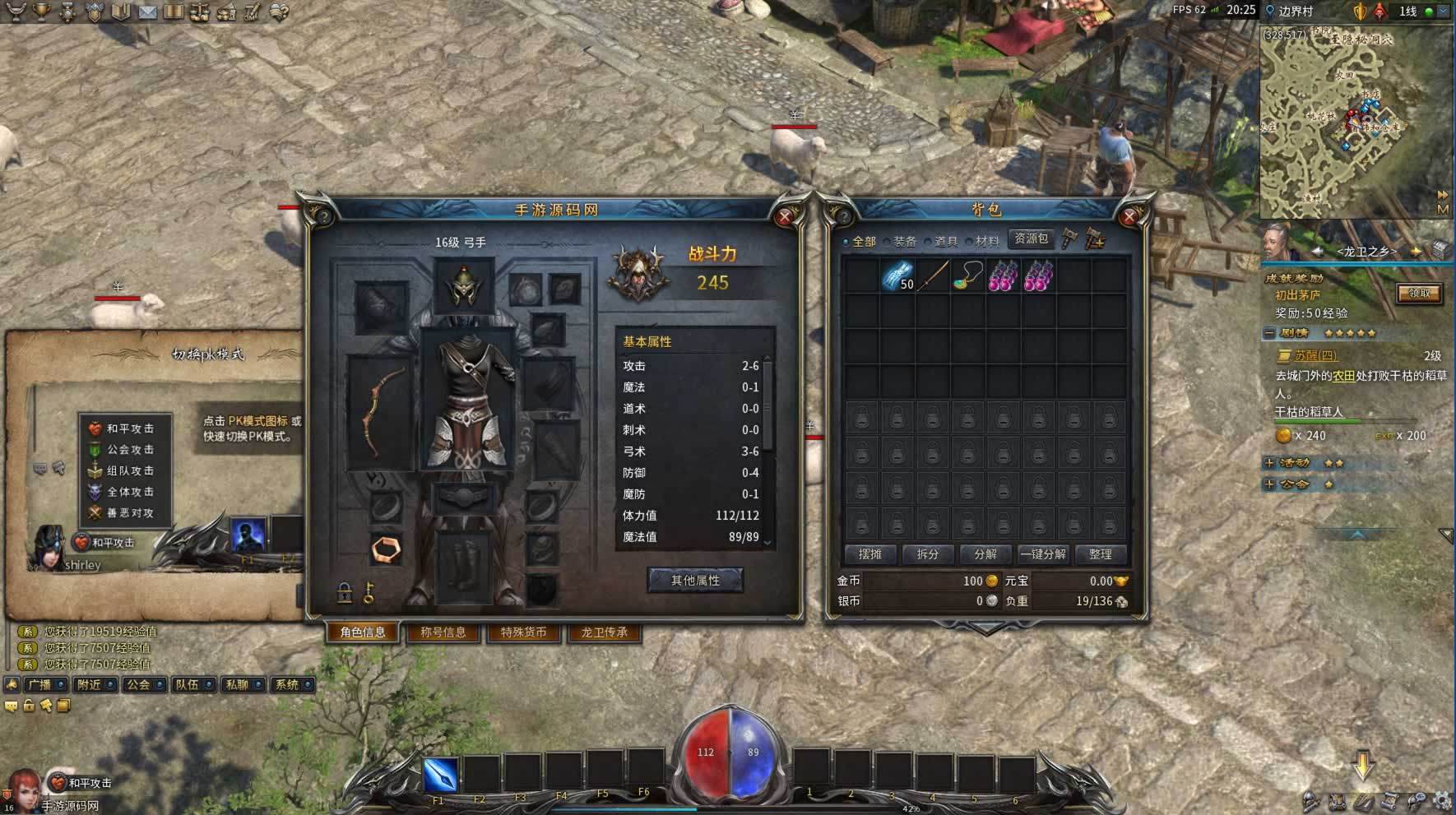Sort the bag with 整理

1101,554
